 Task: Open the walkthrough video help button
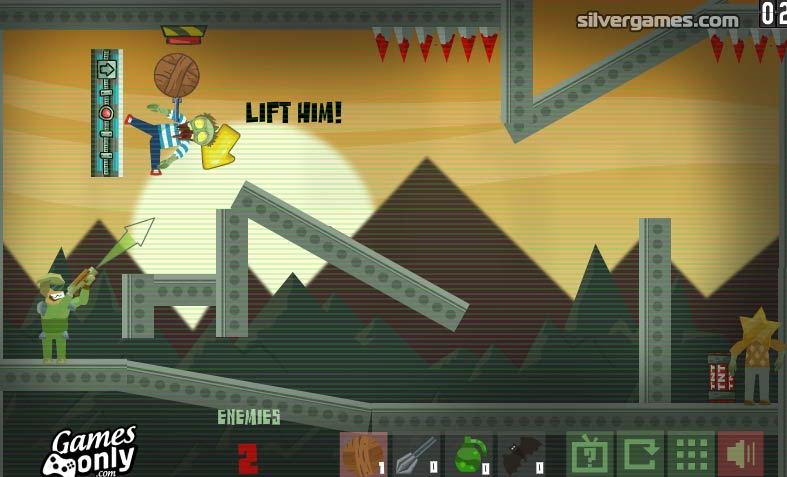(589, 454)
